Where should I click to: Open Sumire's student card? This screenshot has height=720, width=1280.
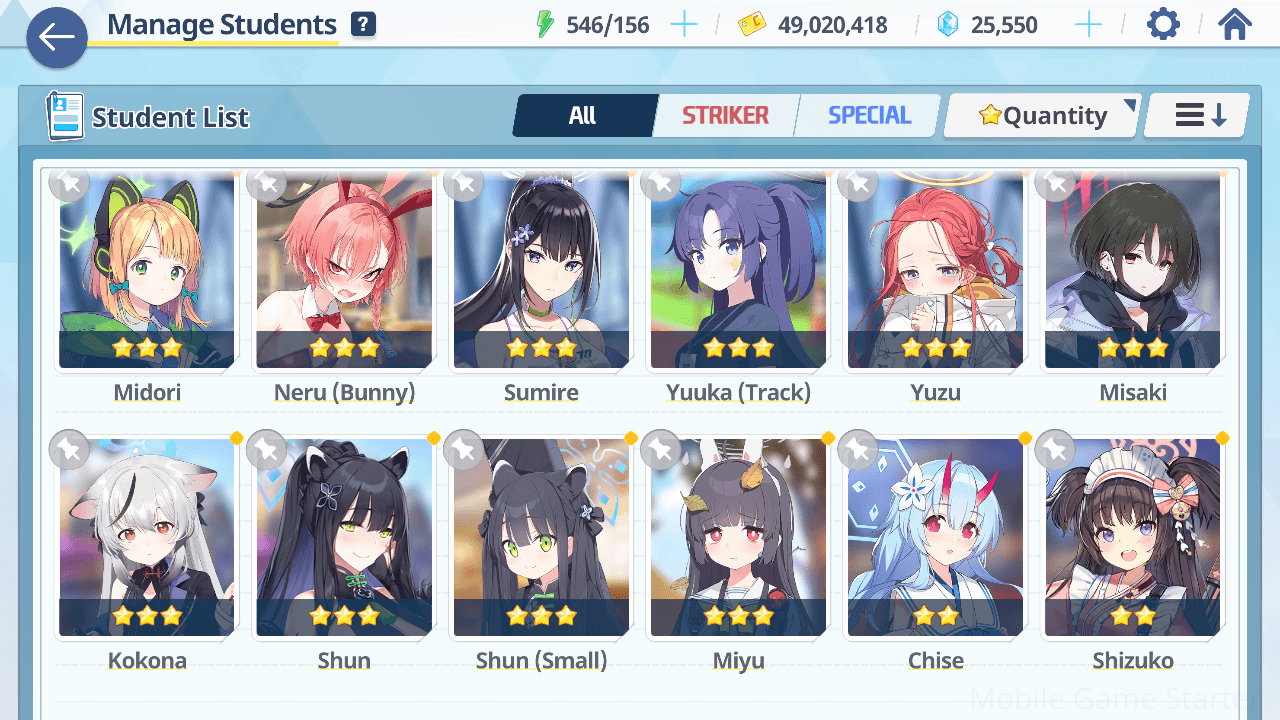(541, 270)
